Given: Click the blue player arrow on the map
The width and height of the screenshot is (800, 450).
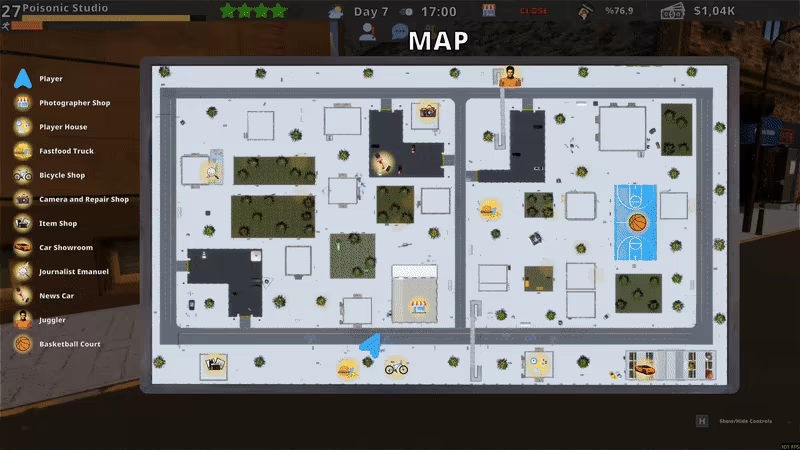Looking at the screenshot, I should (371, 346).
